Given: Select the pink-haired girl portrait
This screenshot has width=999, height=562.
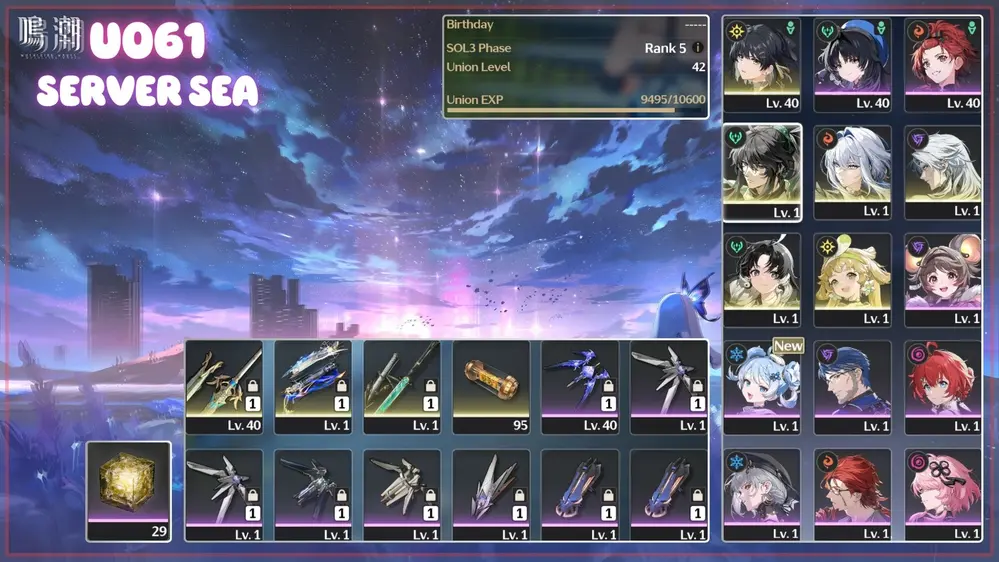Looking at the screenshot, I should click(942, 494).
